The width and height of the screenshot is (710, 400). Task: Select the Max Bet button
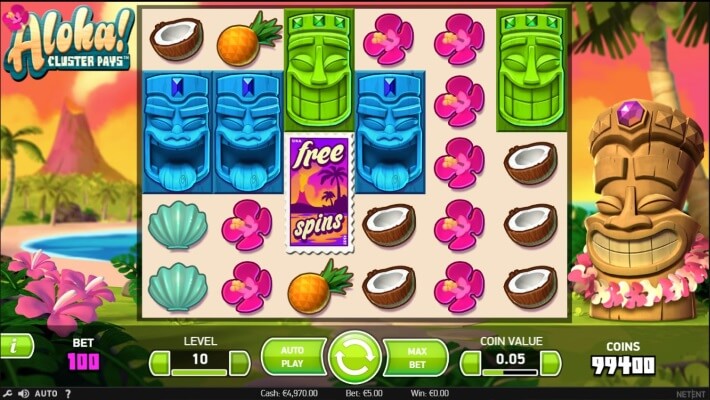(416, 357)
